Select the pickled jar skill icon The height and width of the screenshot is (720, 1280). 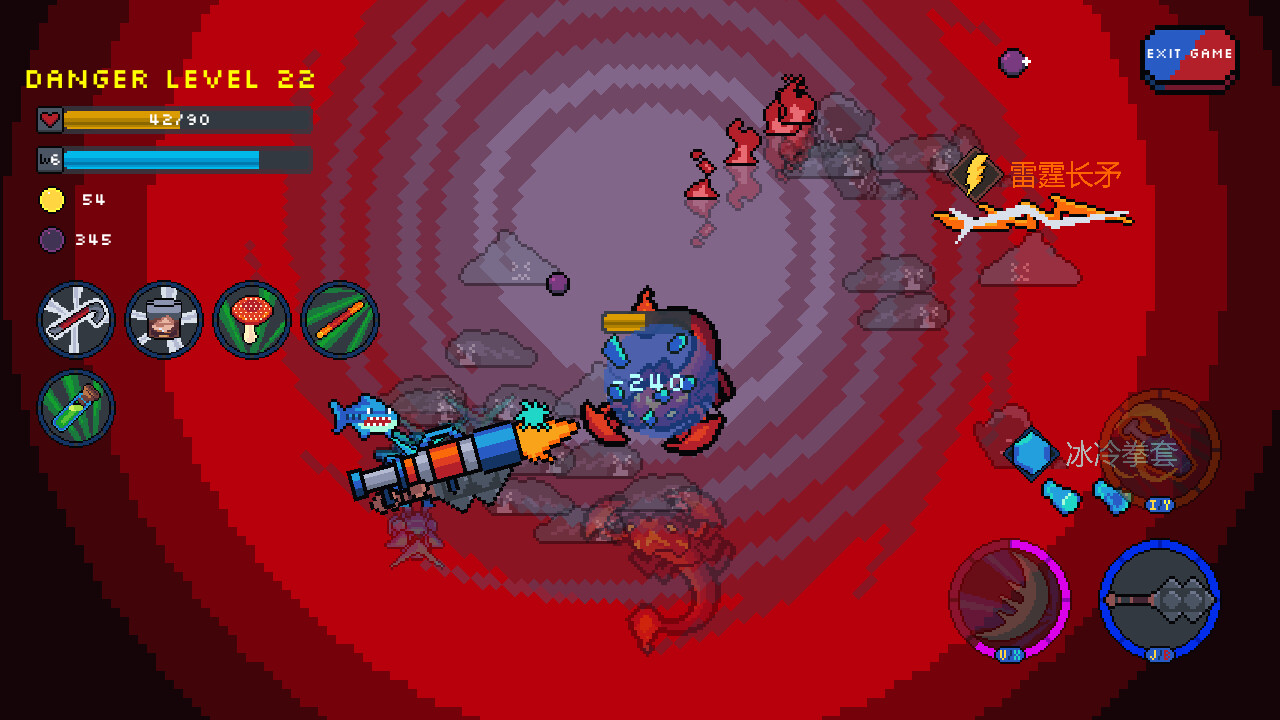[164, 320]
